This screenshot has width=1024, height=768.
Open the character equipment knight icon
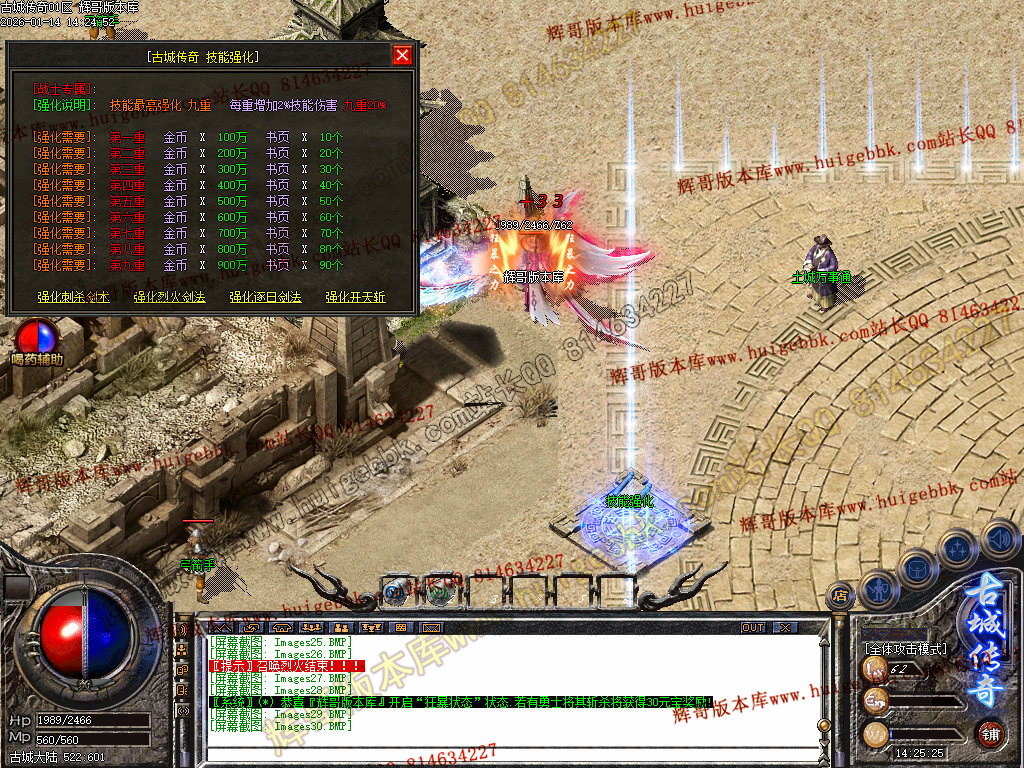click(878, 589)
